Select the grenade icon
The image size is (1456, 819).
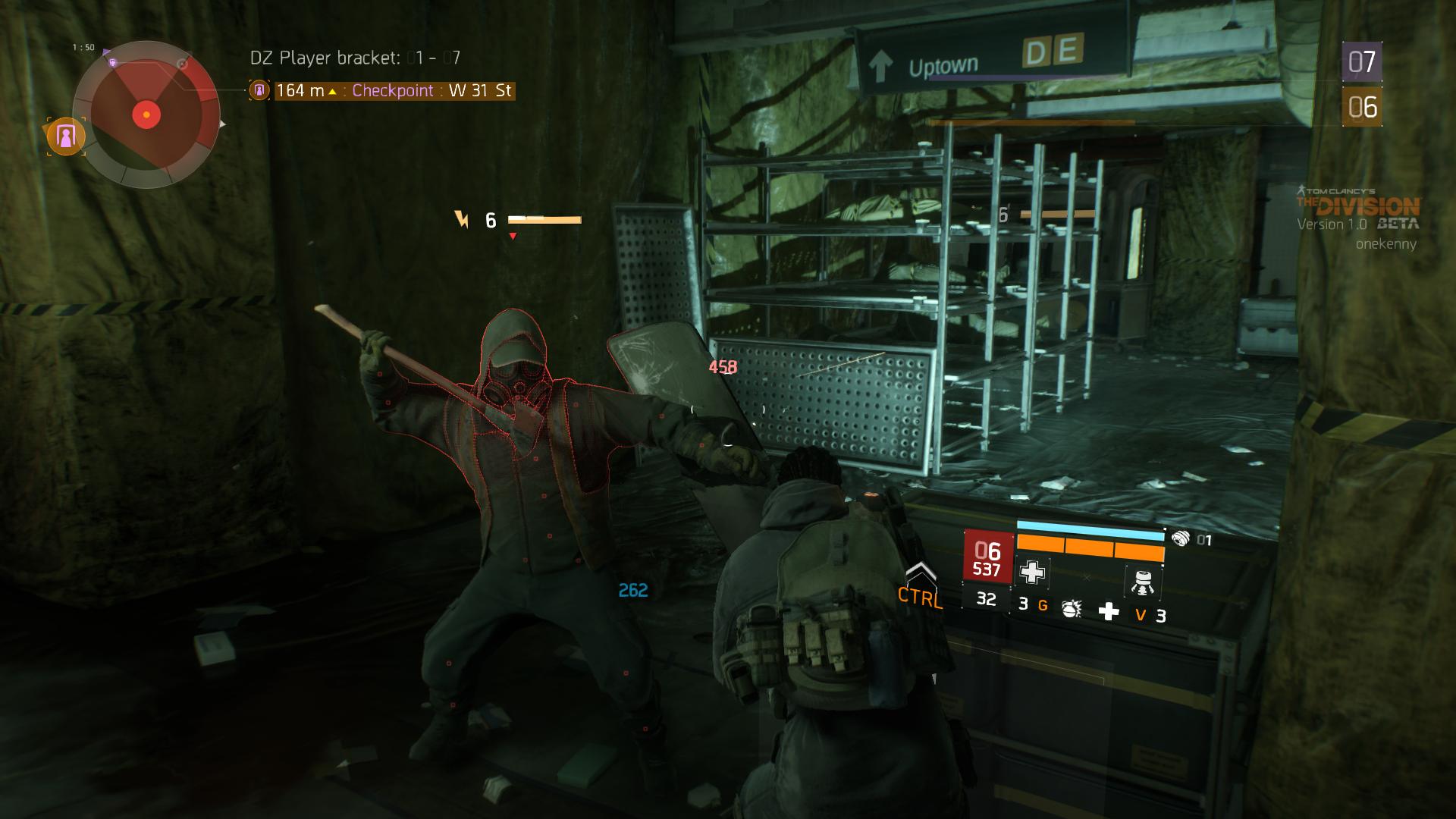tap(1071, 608)
